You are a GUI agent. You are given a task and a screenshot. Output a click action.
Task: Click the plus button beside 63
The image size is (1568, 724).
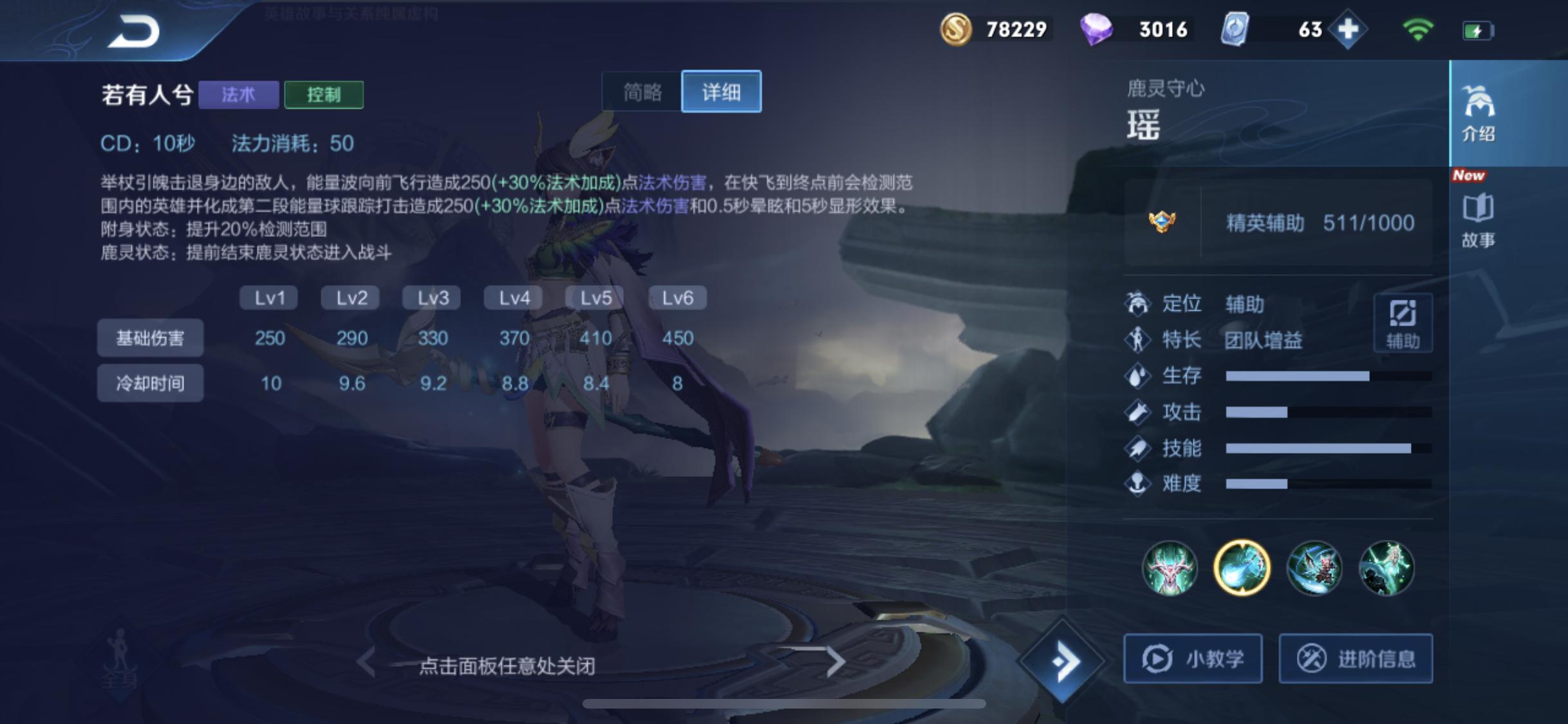click(1349, 28)
